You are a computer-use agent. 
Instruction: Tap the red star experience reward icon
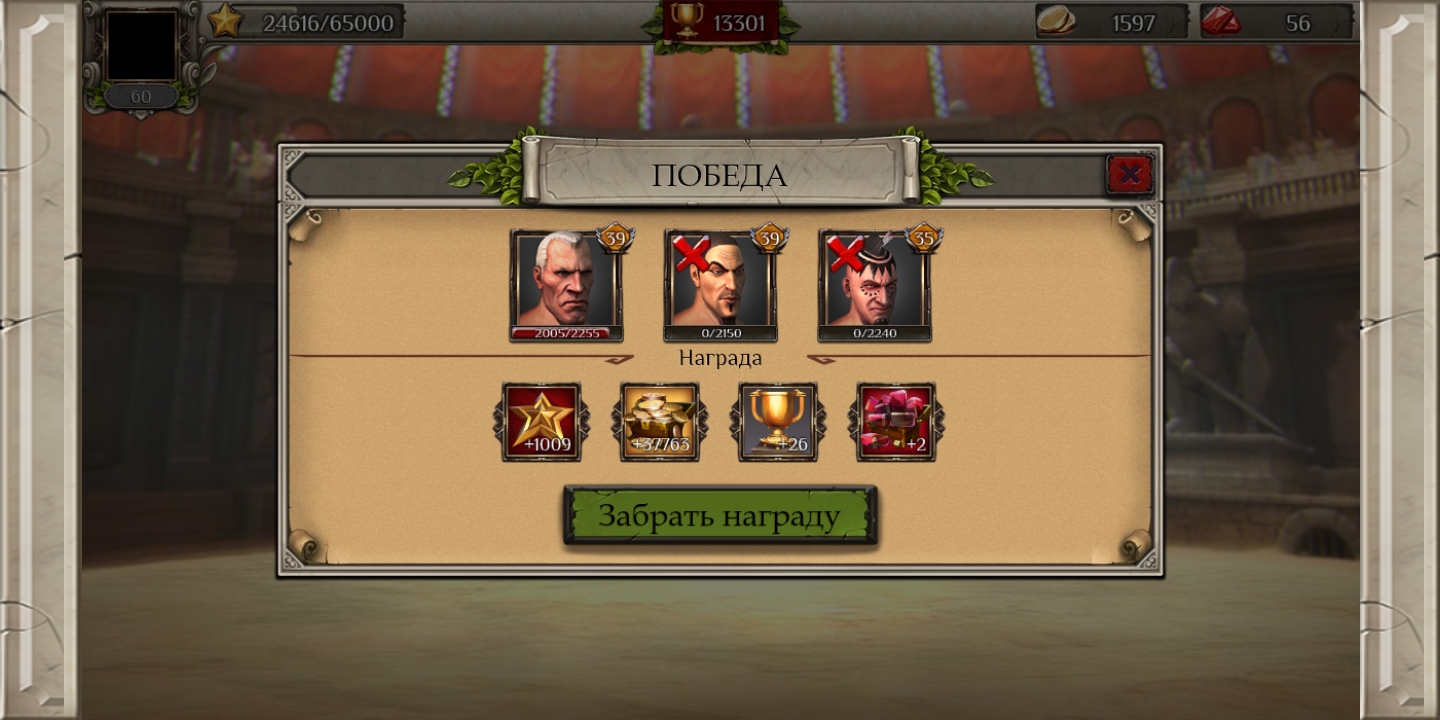tap(541, 422)
